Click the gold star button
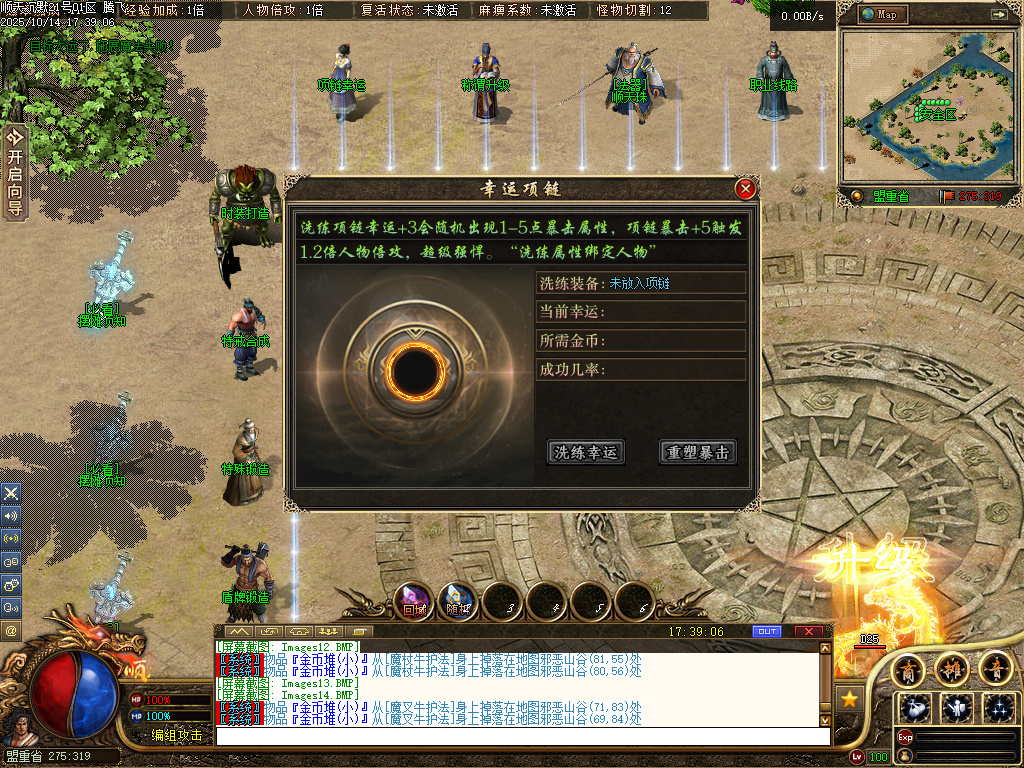Screen dimensions: 1024x768 click(x=849, y=699)
